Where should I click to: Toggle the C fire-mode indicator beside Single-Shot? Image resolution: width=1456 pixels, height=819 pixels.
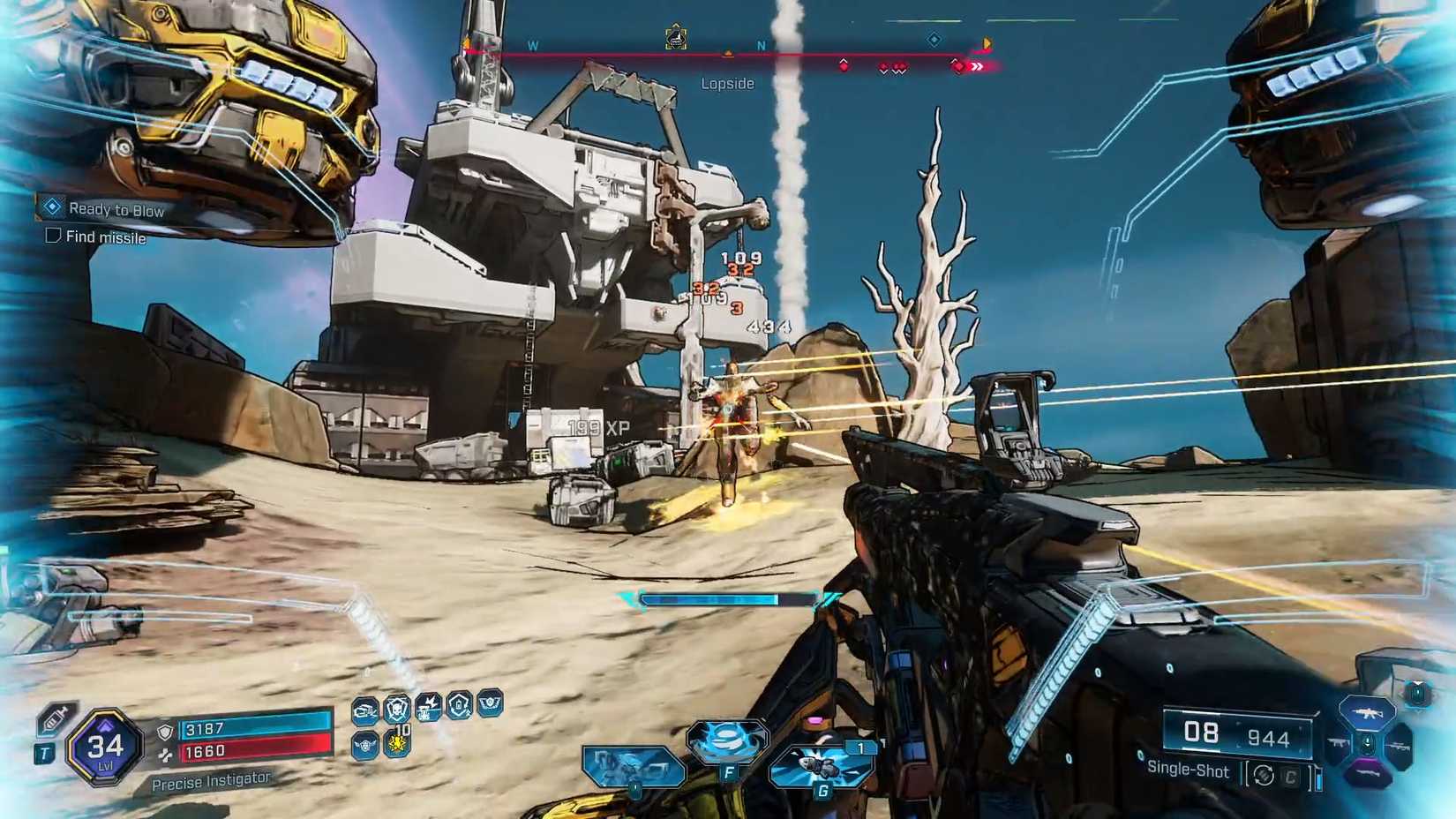click(1289, 775)
